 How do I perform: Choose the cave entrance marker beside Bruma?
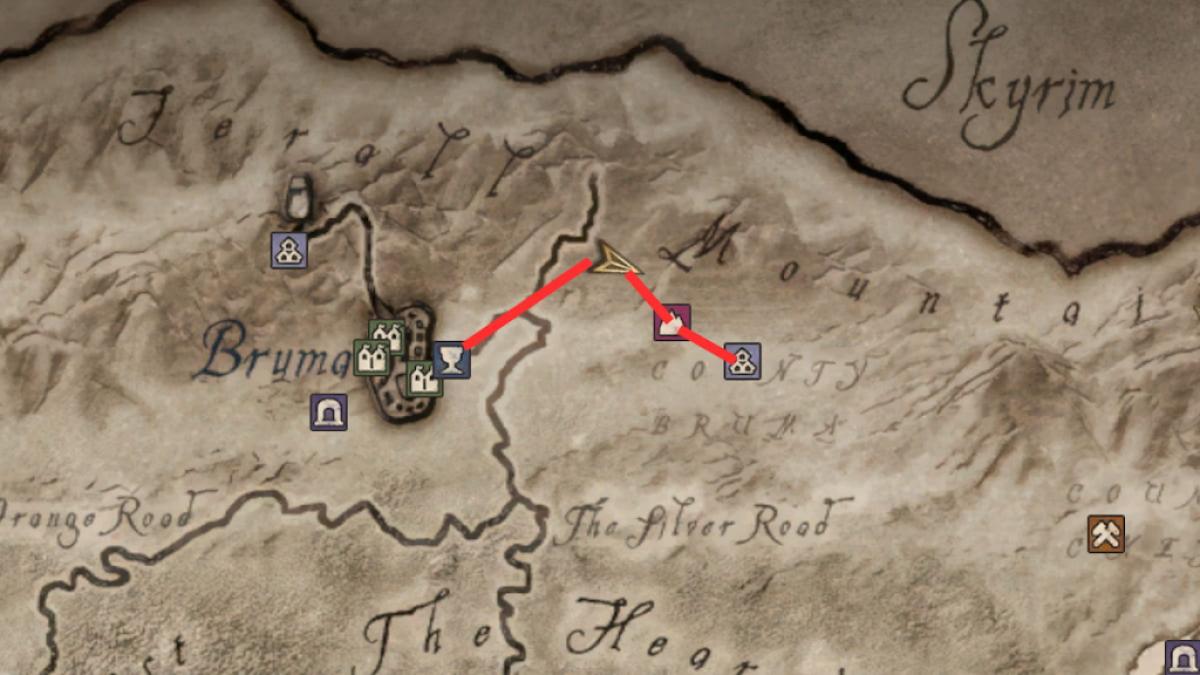point(328,412)
